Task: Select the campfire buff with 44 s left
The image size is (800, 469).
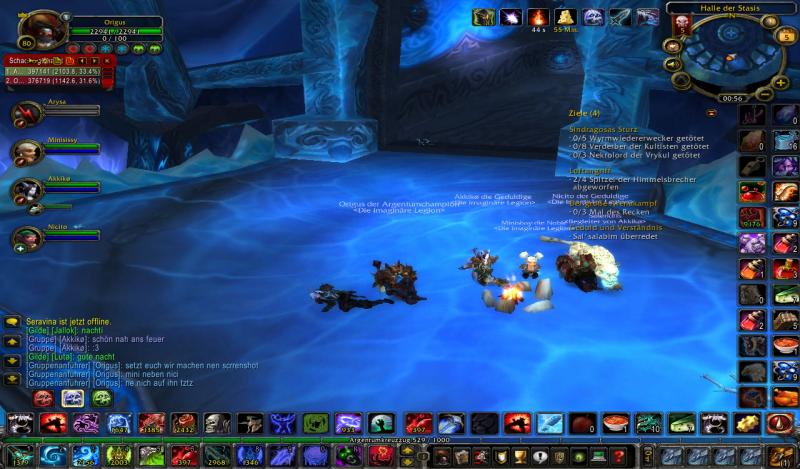Action: click(x=538, y=17)
